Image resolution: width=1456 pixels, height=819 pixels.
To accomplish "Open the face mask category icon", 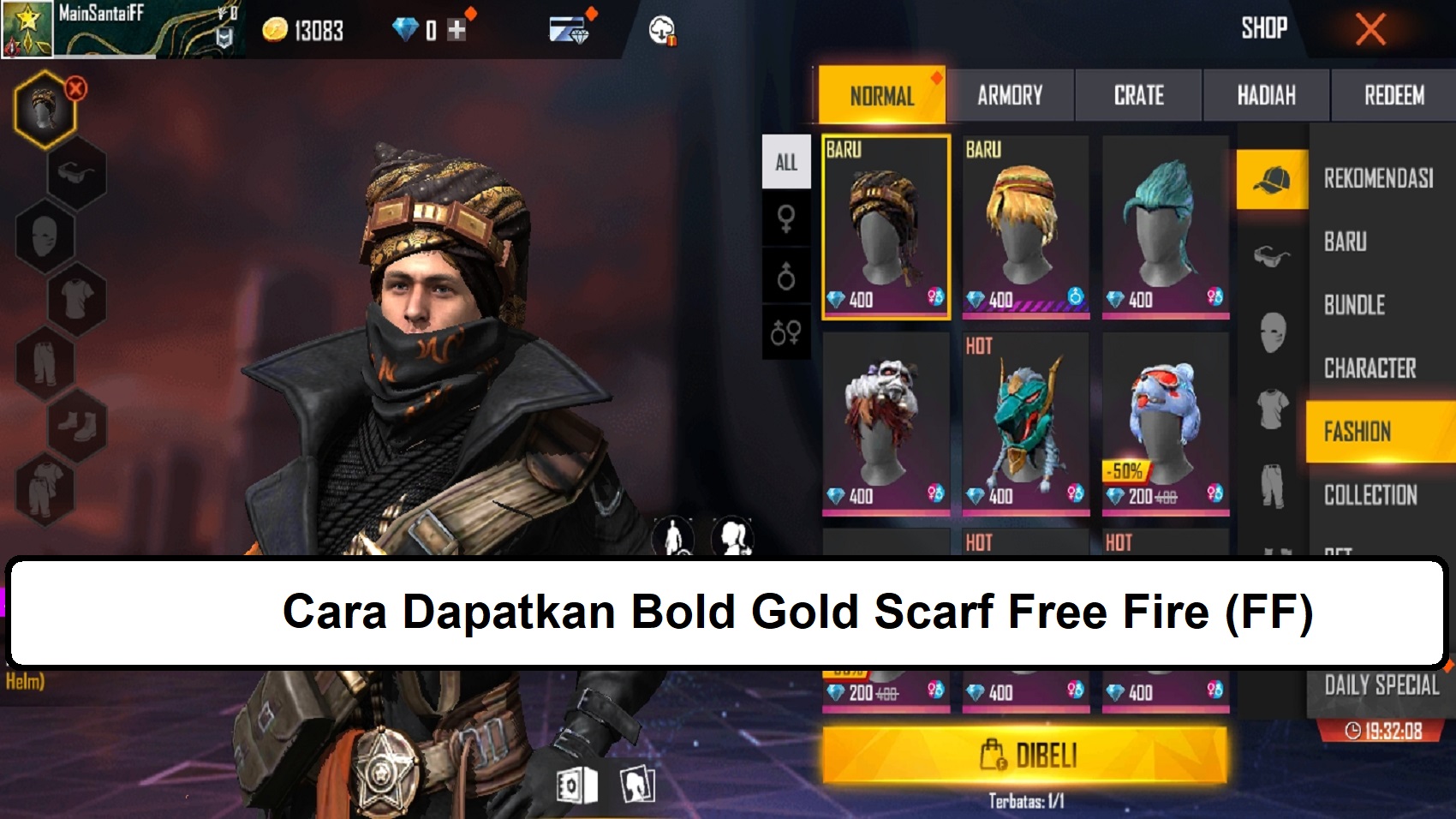I will point(45,235).
